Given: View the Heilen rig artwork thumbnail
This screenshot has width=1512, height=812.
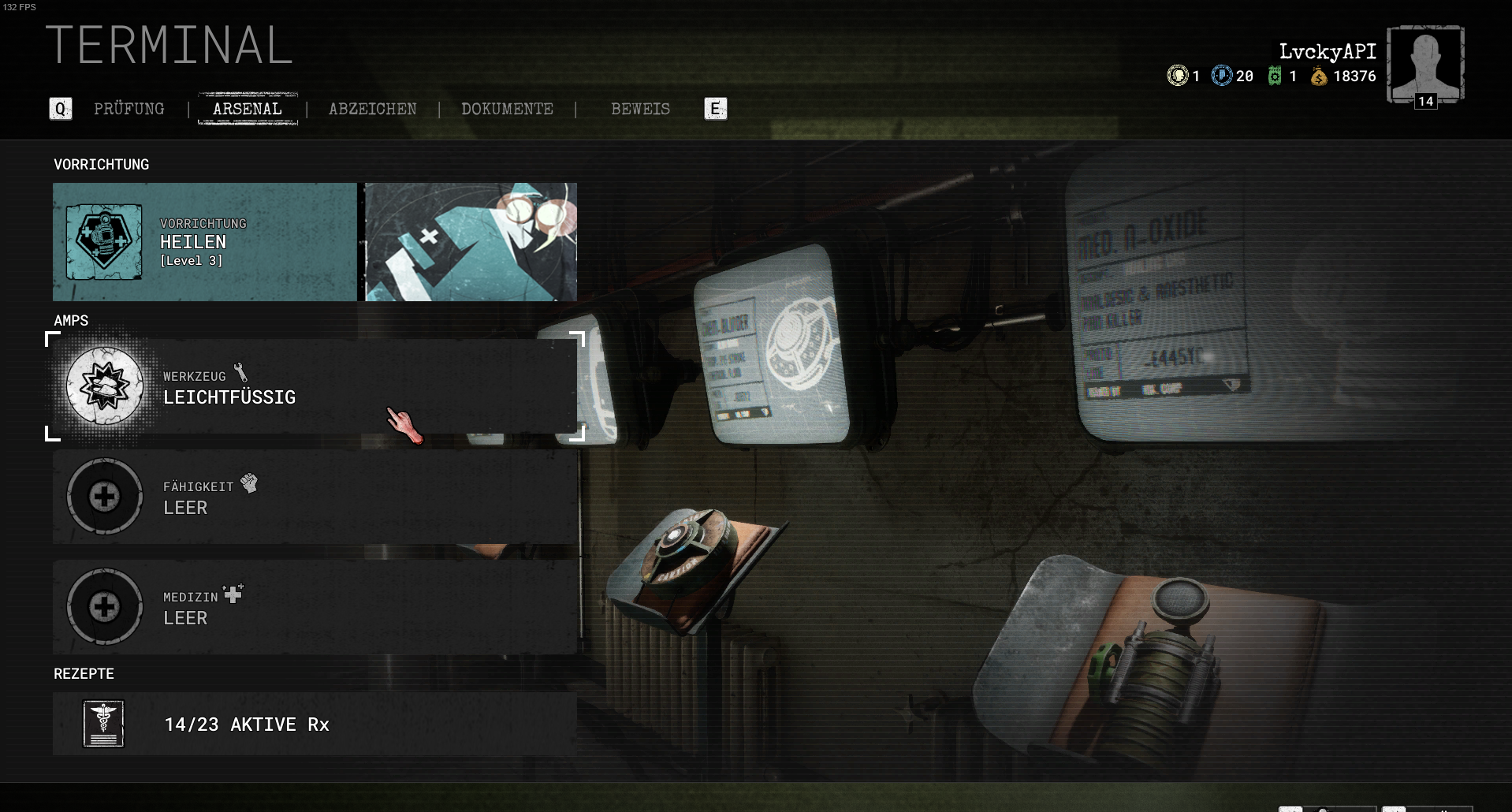Looking at the screenshot, I should [x=471, y=242].
